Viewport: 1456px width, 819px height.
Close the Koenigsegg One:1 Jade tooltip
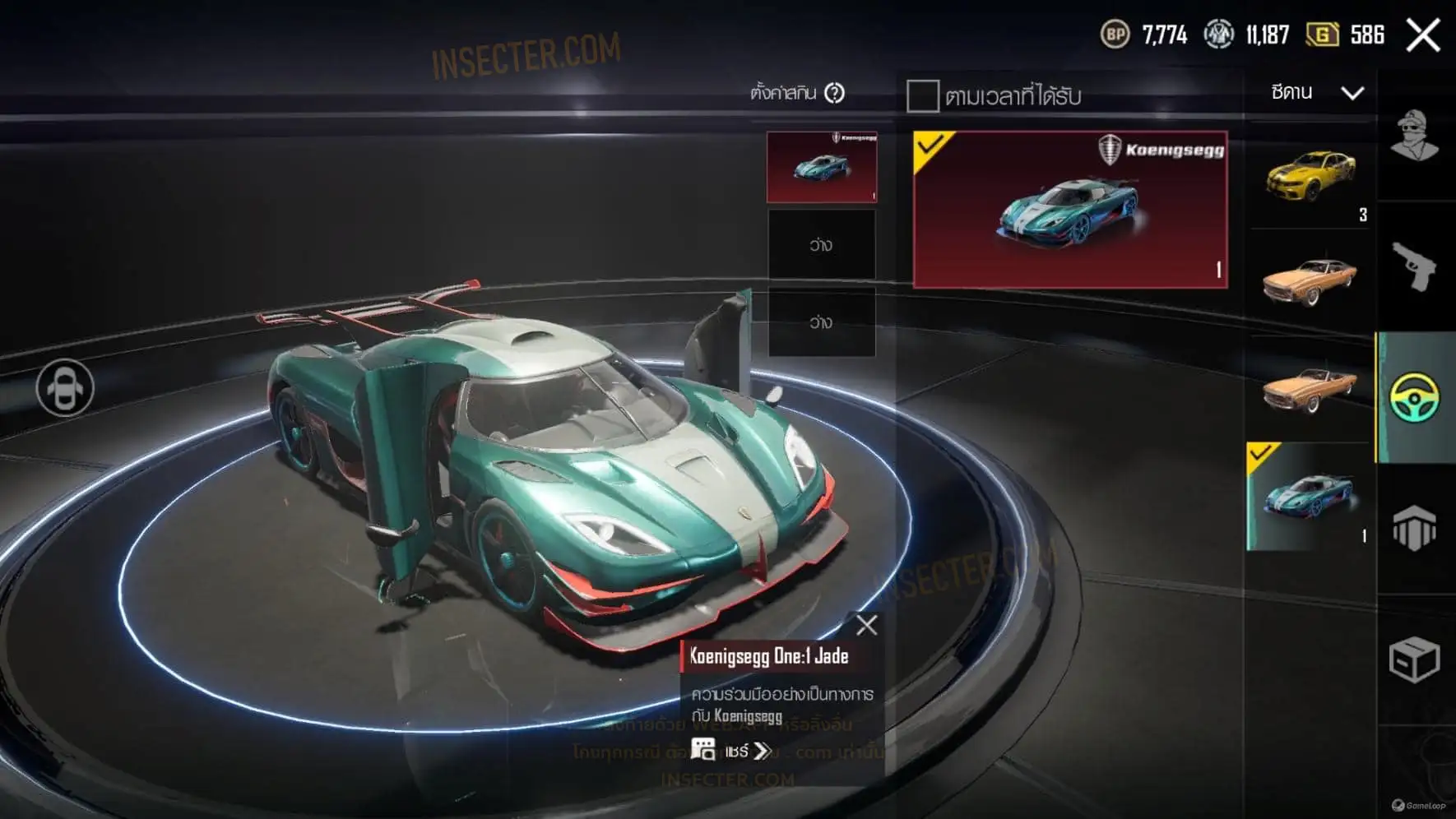tap(866, 626)
